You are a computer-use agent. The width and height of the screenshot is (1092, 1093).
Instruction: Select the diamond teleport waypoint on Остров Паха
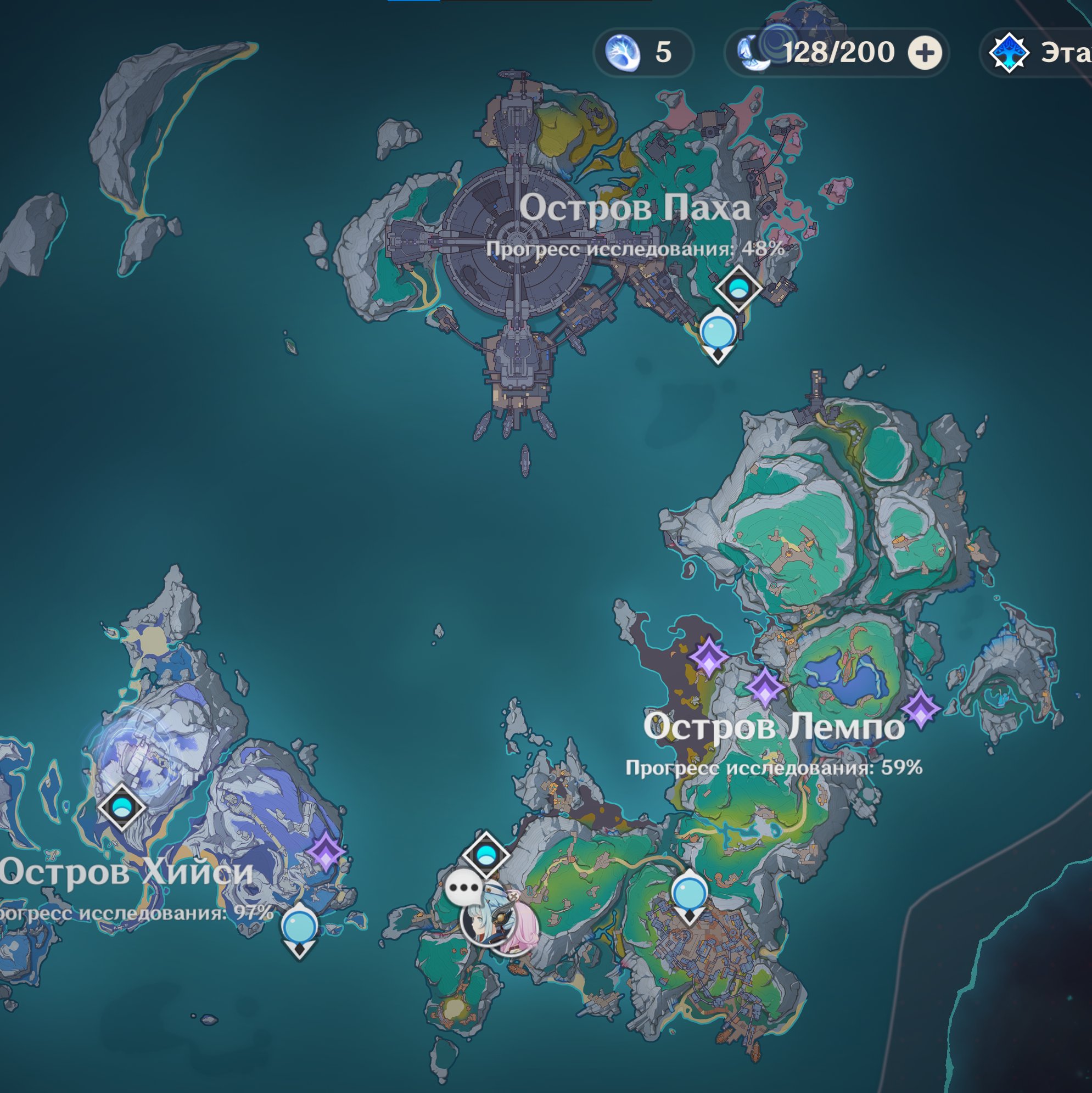click(738, 289)
